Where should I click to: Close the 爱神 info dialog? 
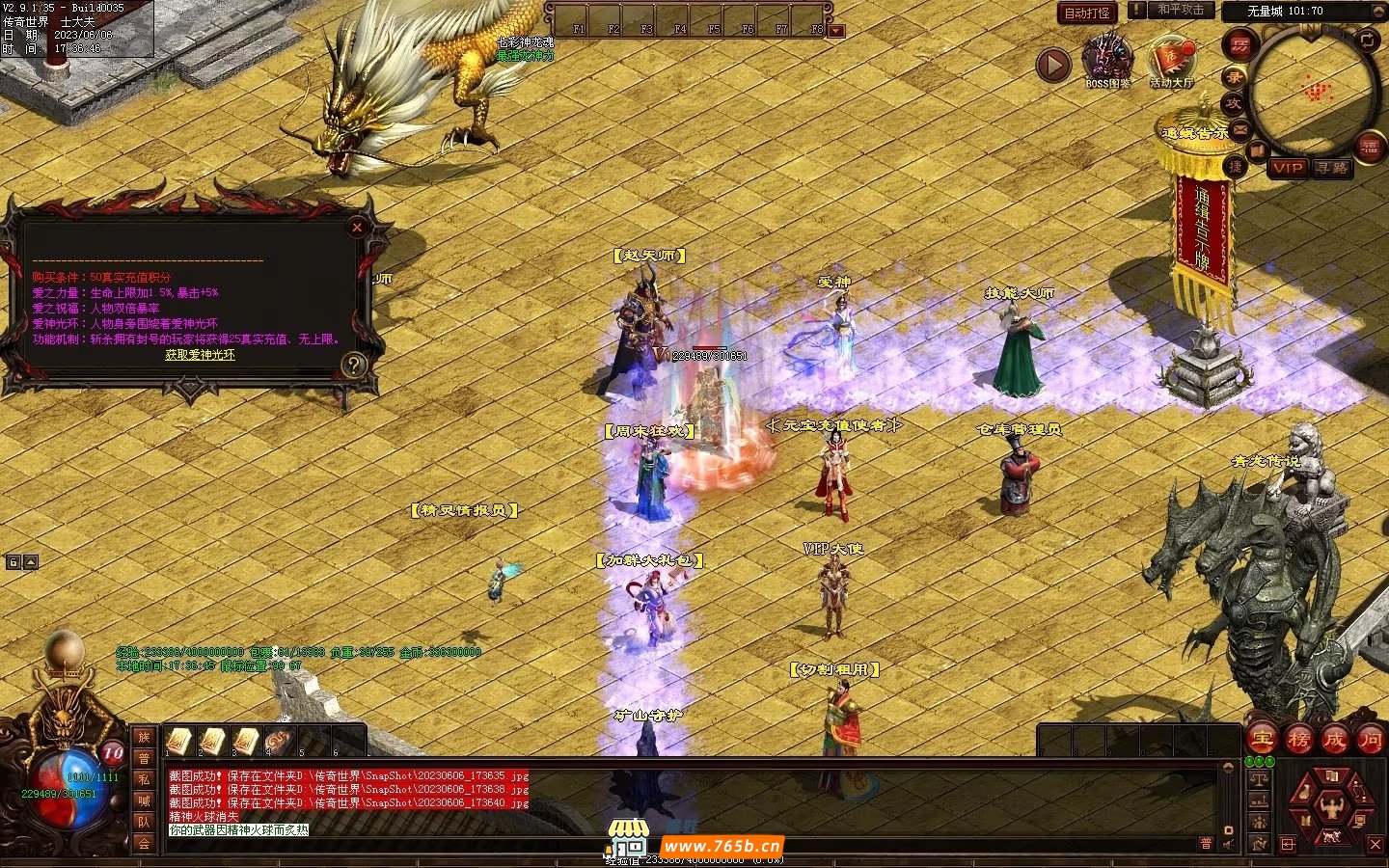click(357, 228)
